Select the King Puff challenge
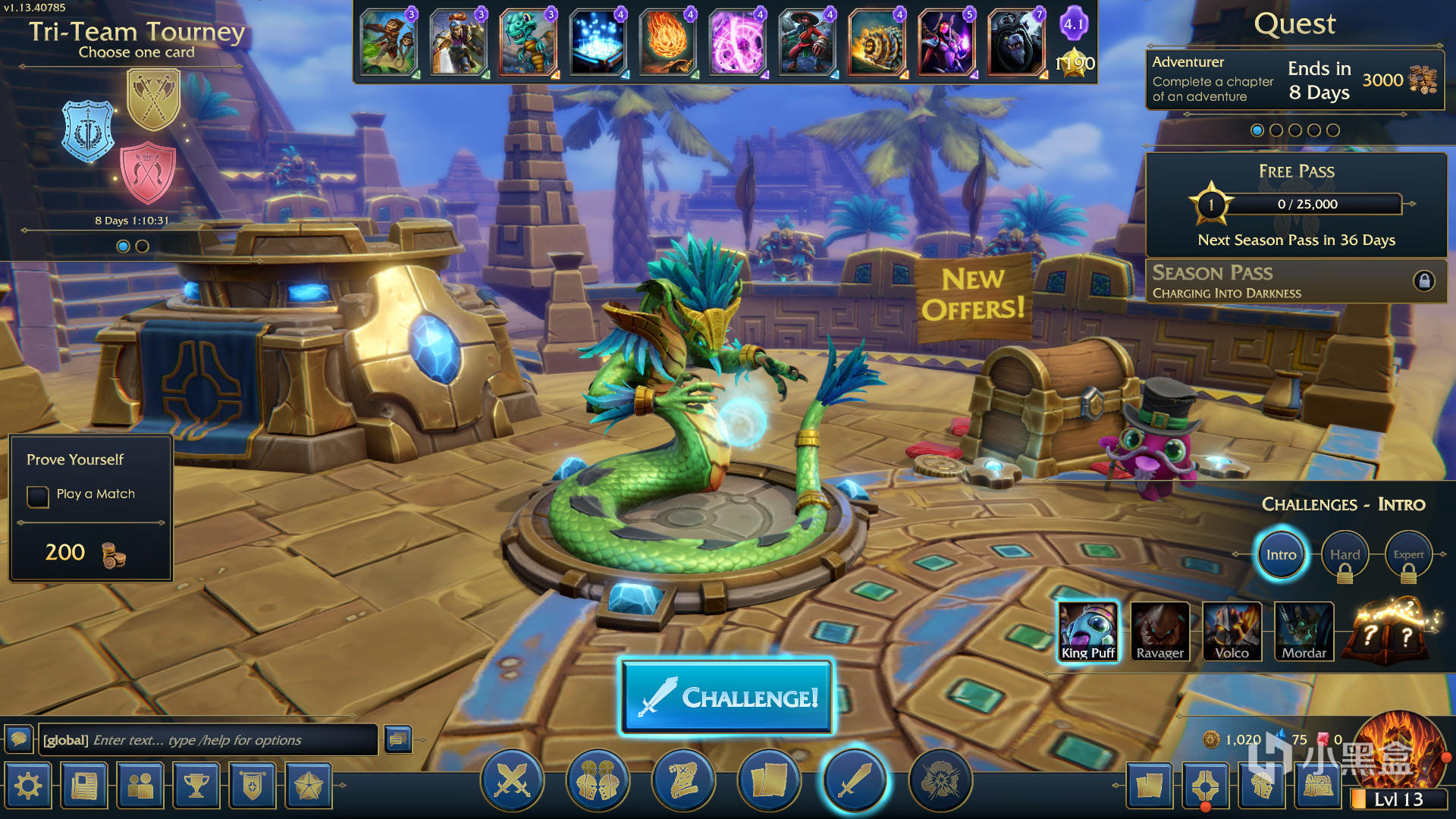The image size is (1456, 819). [x=1087, y=631]
